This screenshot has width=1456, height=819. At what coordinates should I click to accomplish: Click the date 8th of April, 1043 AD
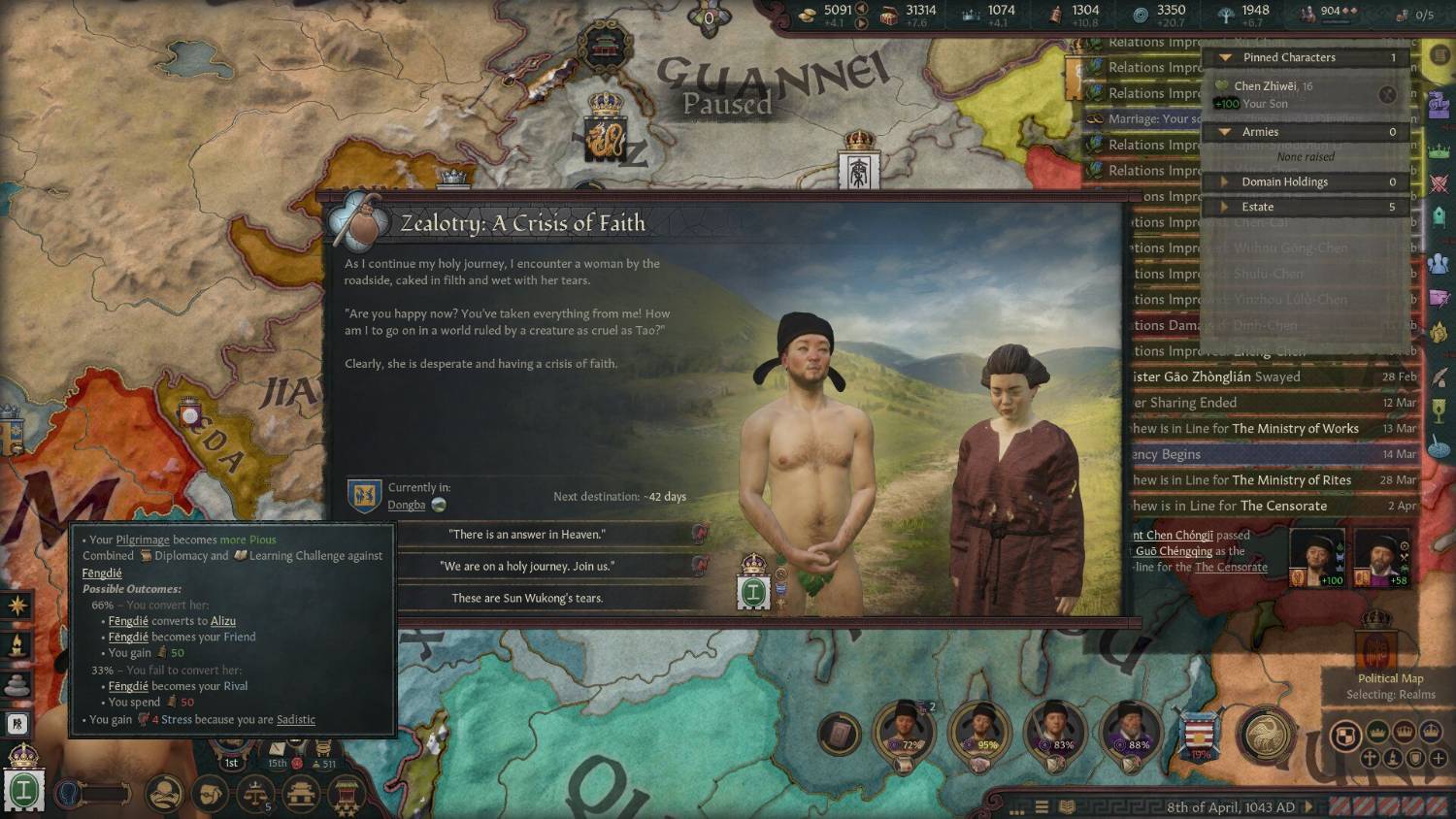pyautogui.click(x=1230, y=807)
